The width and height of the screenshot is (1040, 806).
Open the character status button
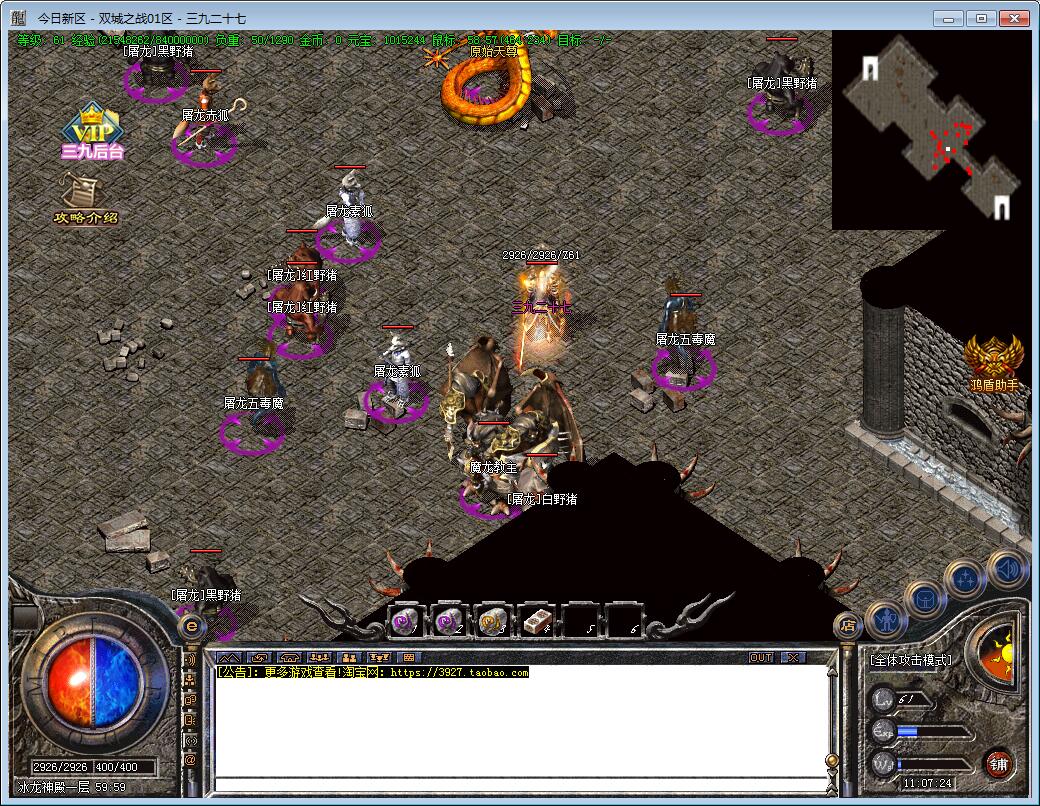887,621
